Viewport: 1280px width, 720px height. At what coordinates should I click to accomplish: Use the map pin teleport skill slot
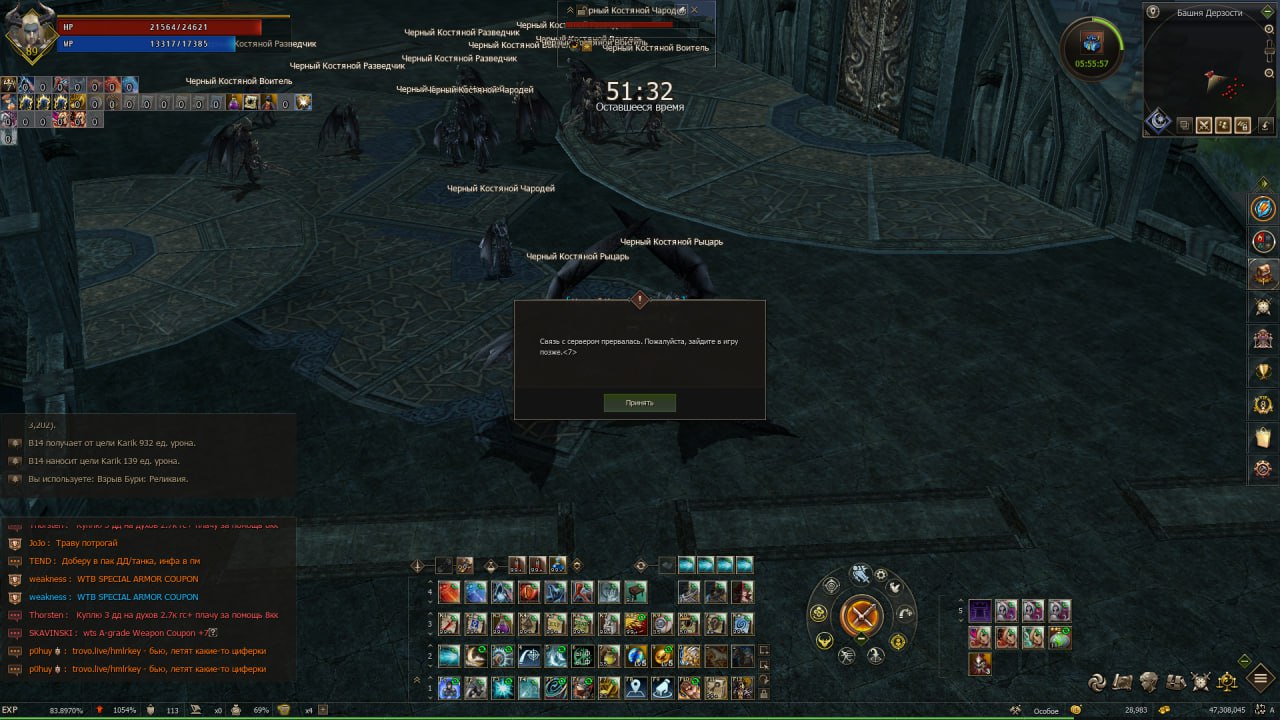[x=636, y=688]
